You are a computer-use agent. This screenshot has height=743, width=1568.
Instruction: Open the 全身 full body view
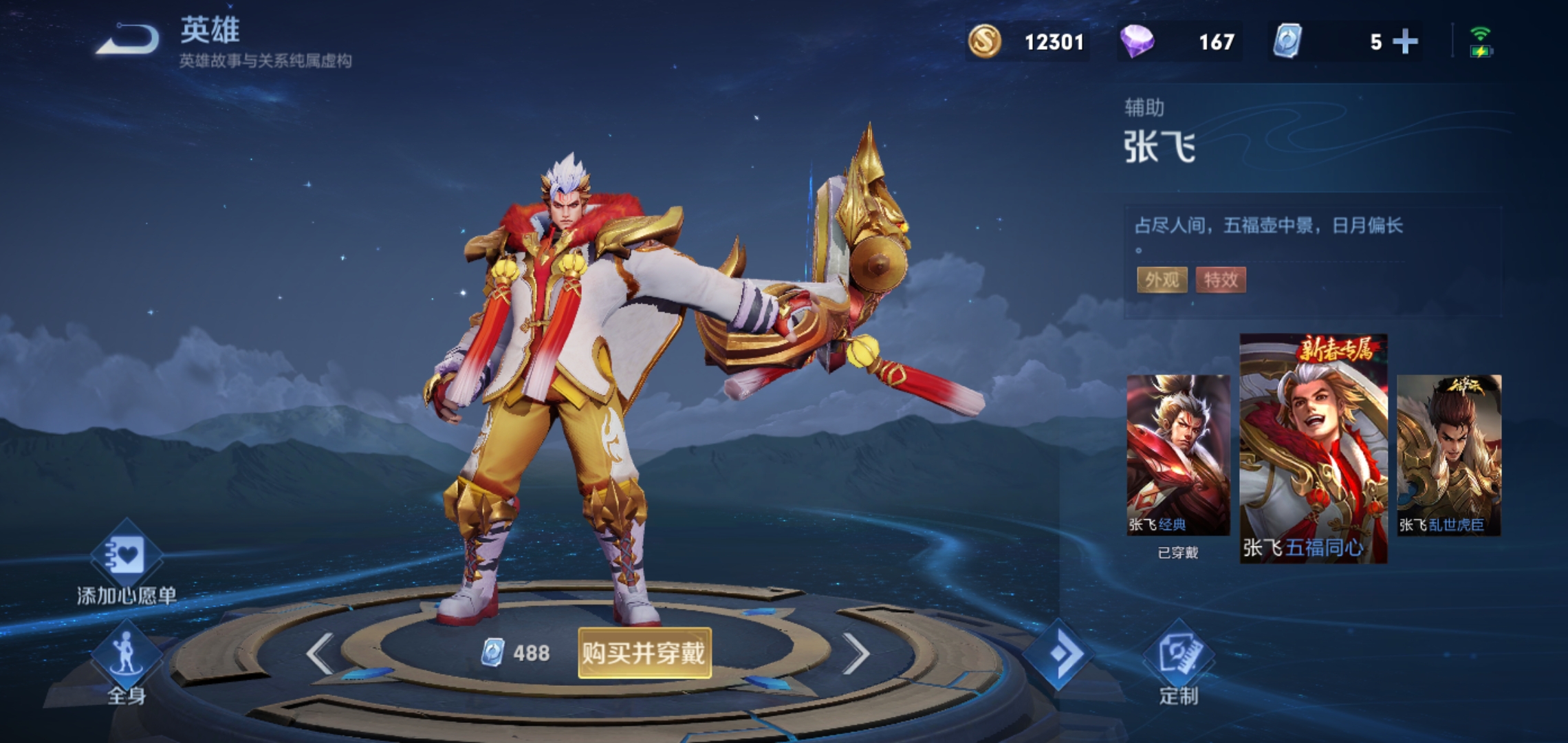click(x=127, y=654)
